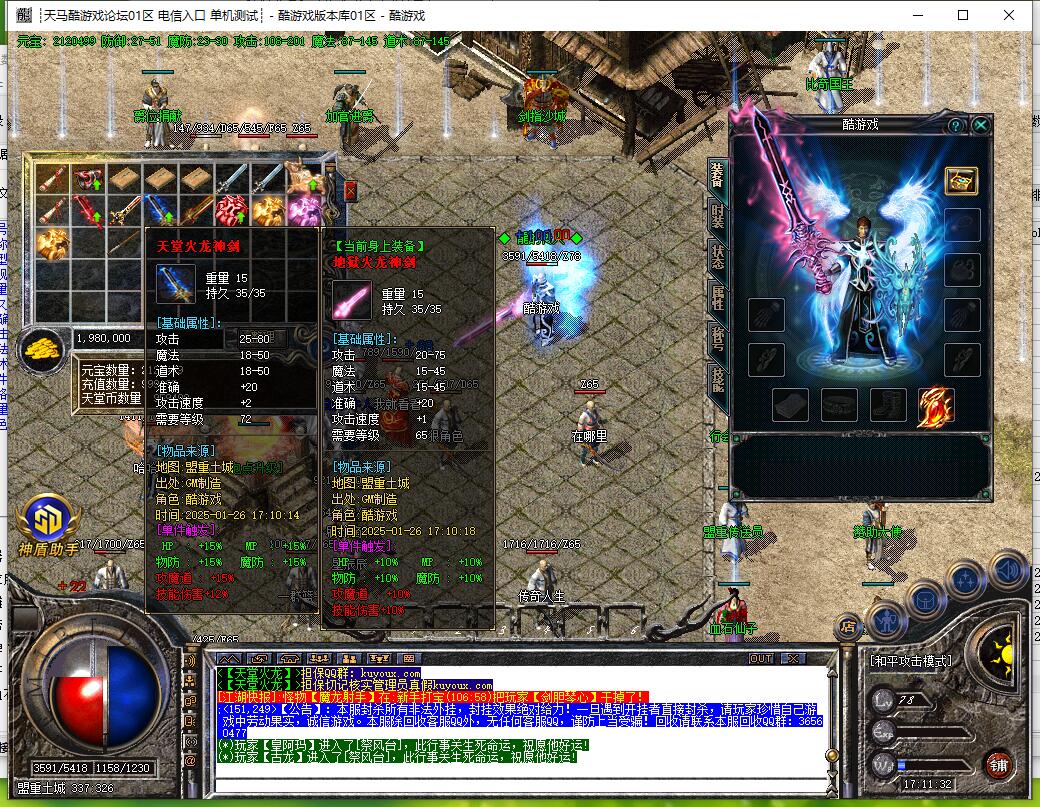Toggle the speaker sound button
The image size is (1040, 807).
[1008, 571]
